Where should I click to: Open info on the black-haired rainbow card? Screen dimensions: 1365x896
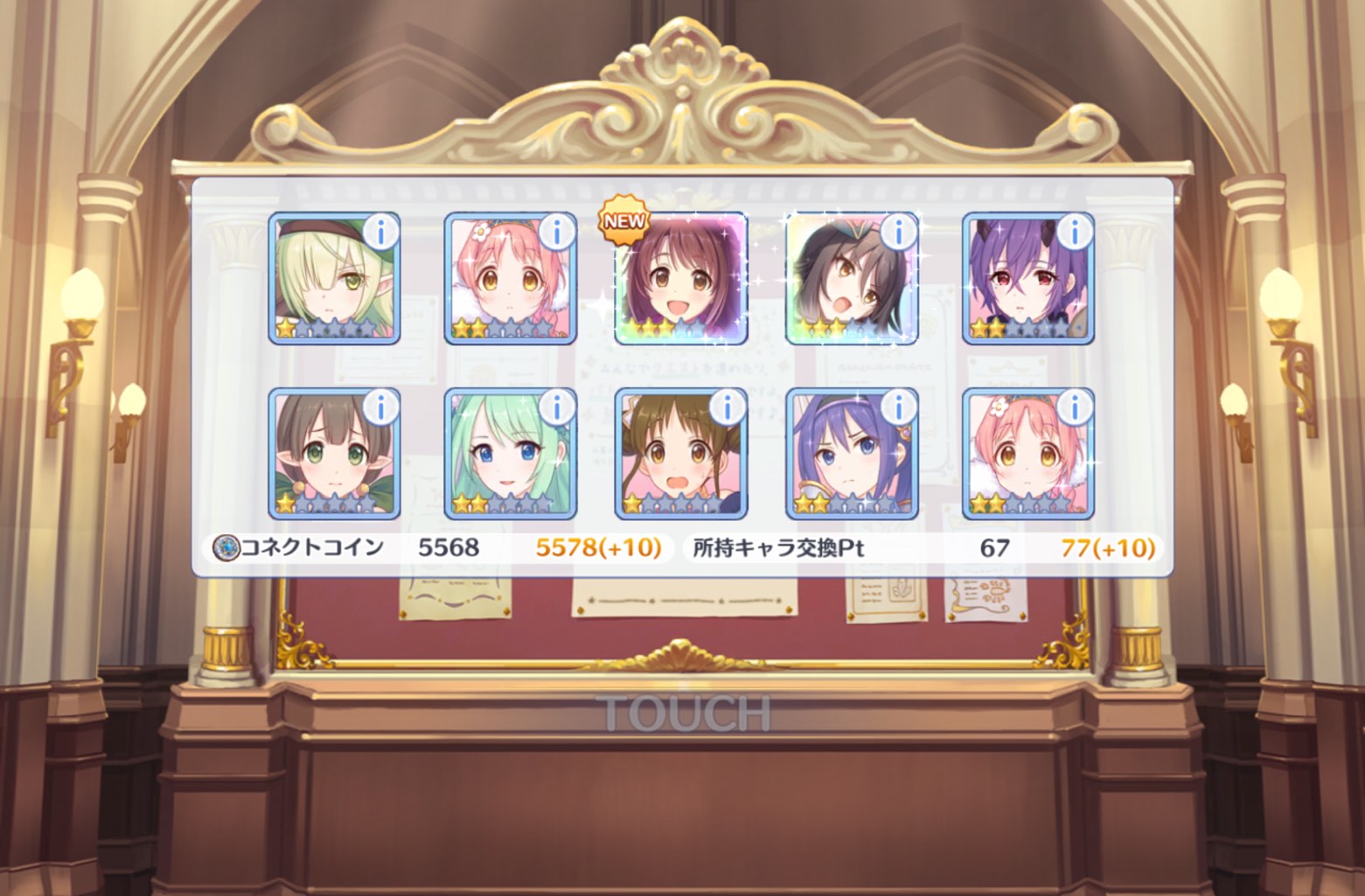898,232
